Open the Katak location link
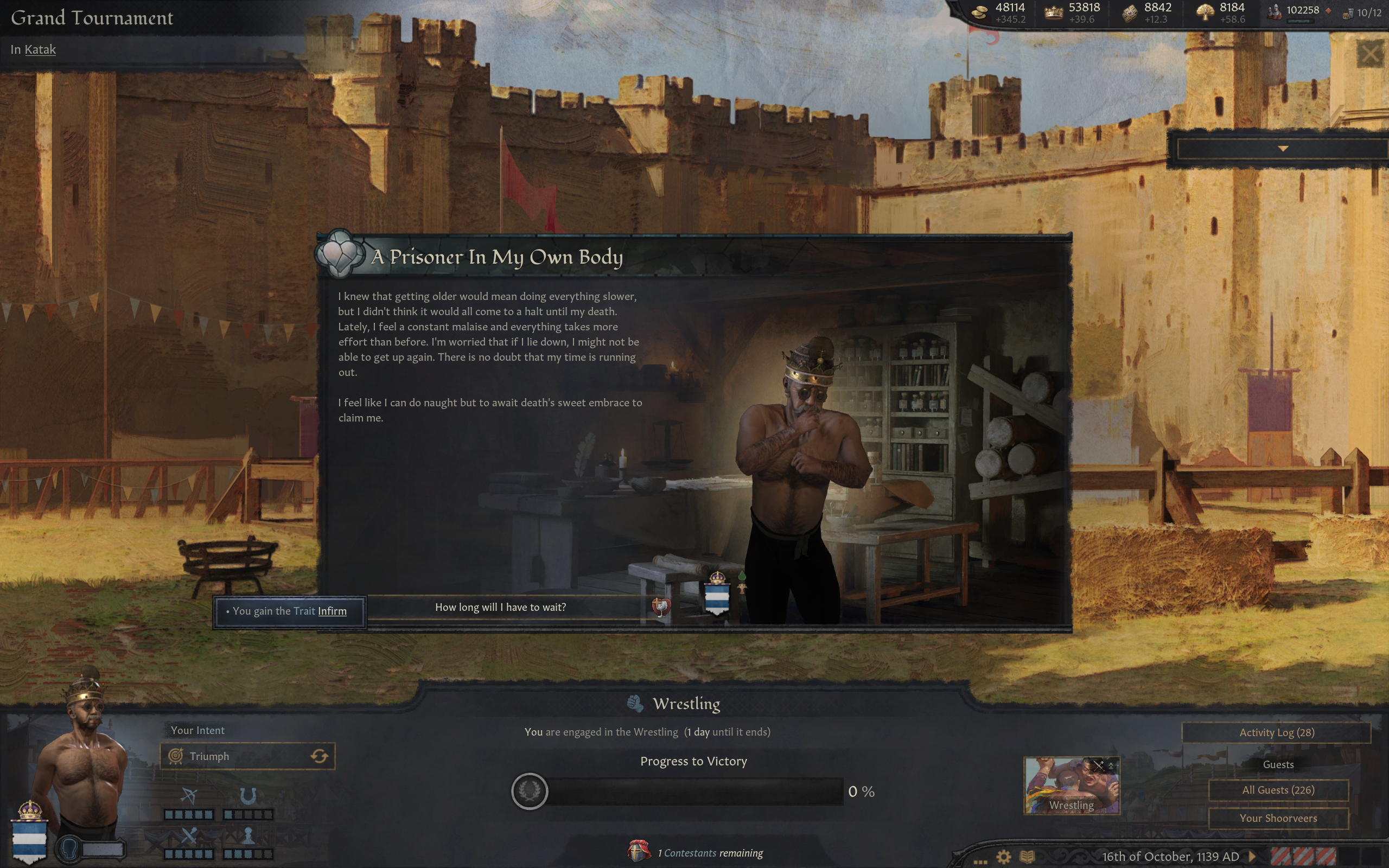Image resolution: width=1389 pixels, height=868 pixels. point(40,49)
